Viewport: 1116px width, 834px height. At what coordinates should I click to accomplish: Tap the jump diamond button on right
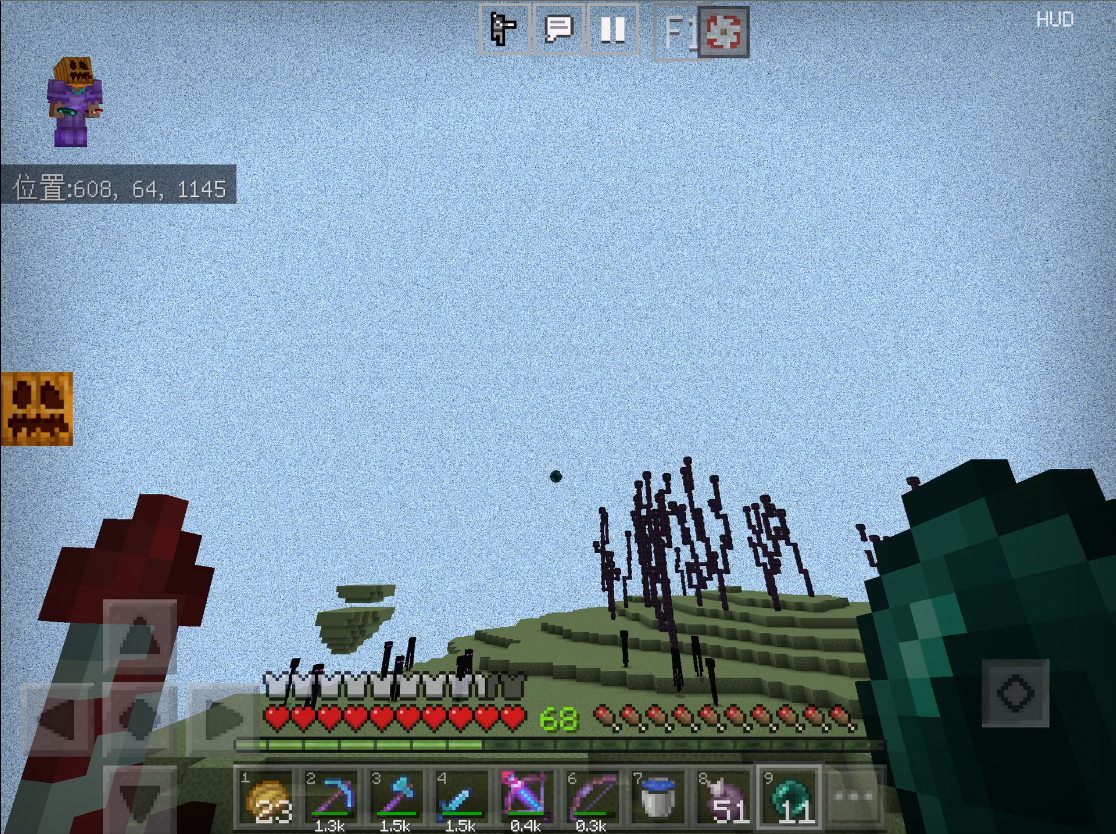[1015, 693]
